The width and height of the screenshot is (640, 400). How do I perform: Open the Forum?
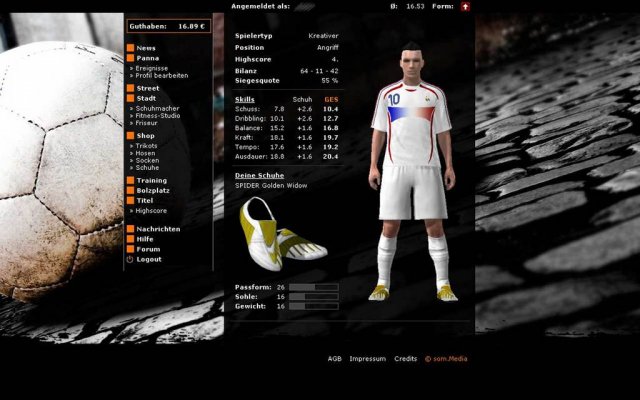coord(147,249)
